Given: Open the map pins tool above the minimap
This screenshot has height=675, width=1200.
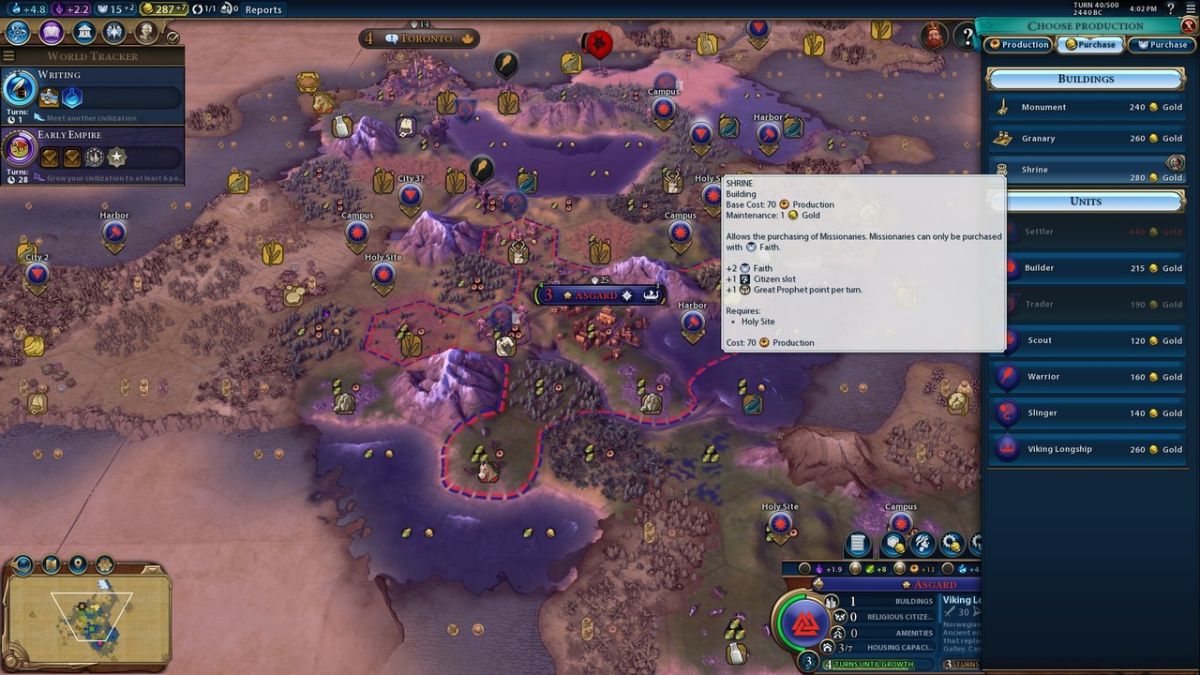Looking at the screenshot, I should coord(77,565).
